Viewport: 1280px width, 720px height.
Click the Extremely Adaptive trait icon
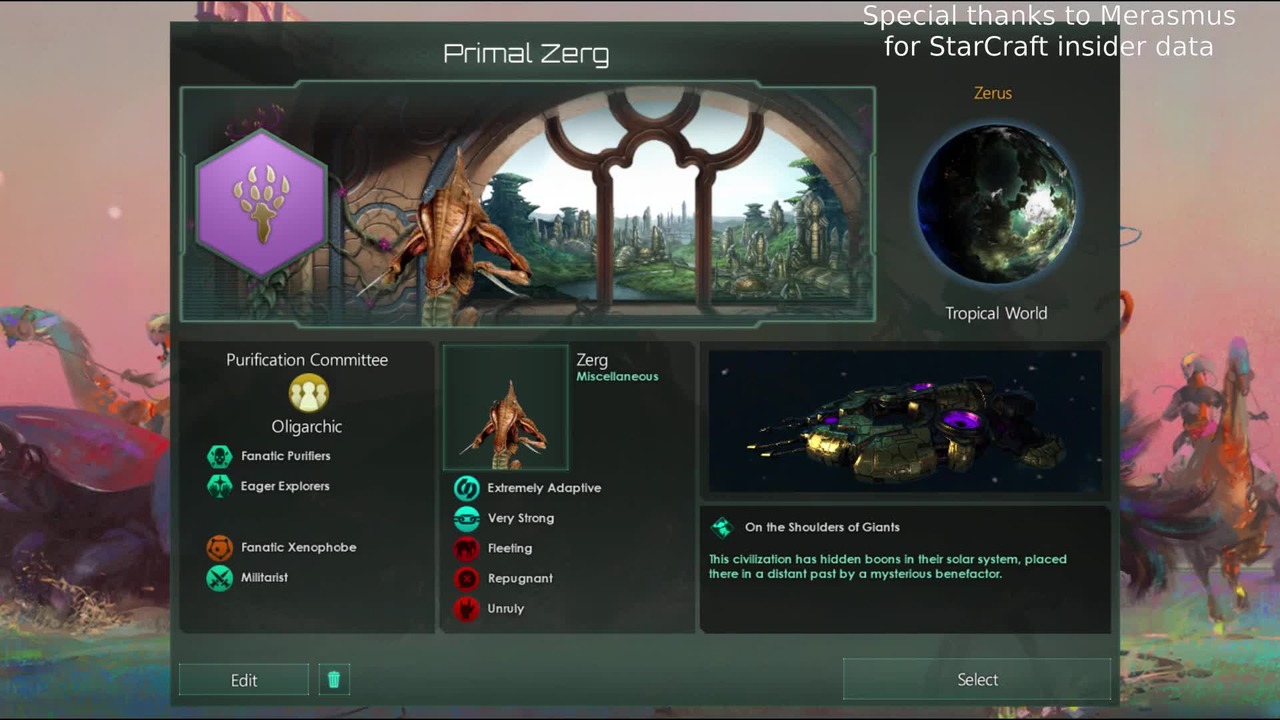467,488
